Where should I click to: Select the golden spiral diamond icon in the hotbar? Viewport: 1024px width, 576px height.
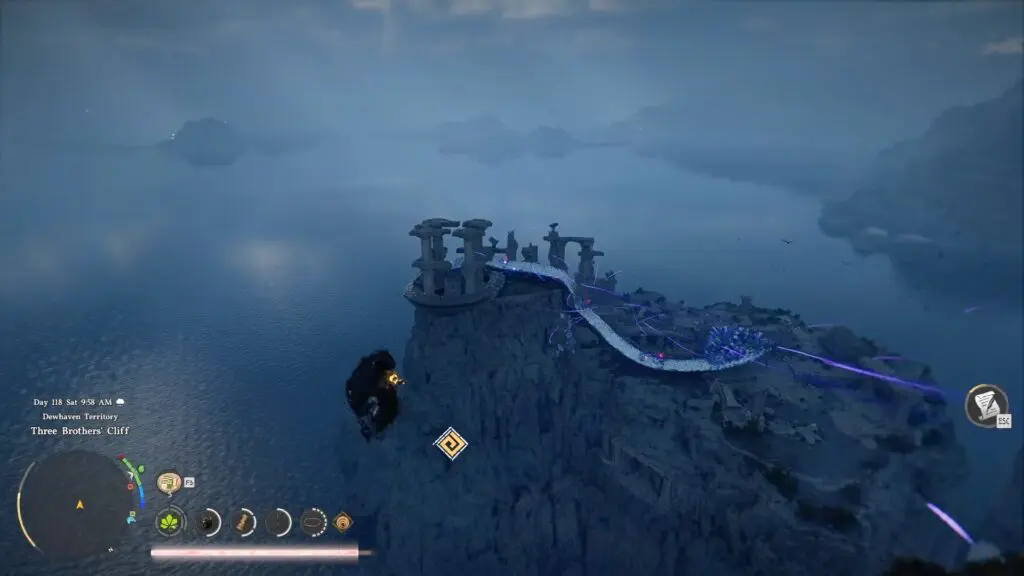(343, 521)
